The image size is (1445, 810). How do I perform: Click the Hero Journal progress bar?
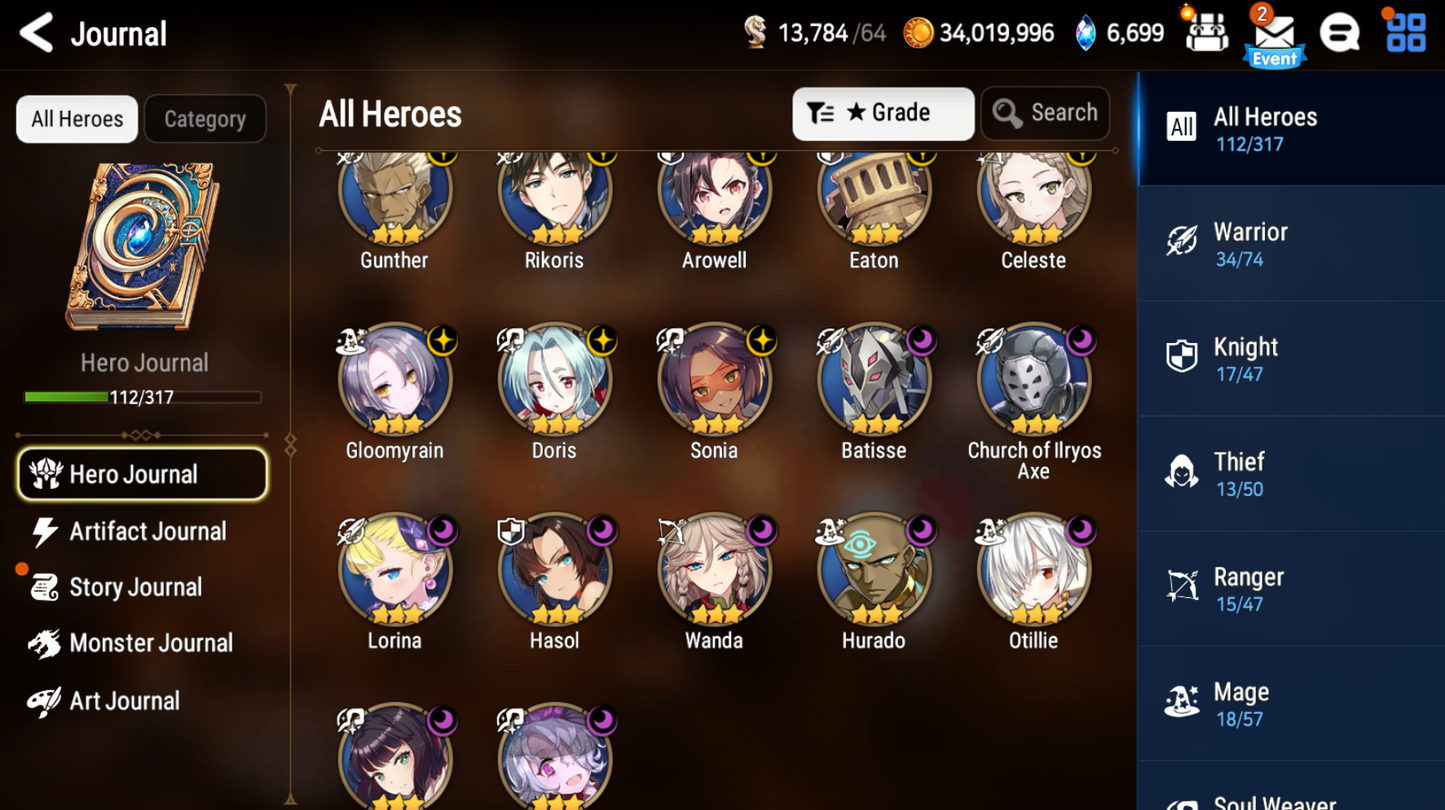tap(142, 397)
